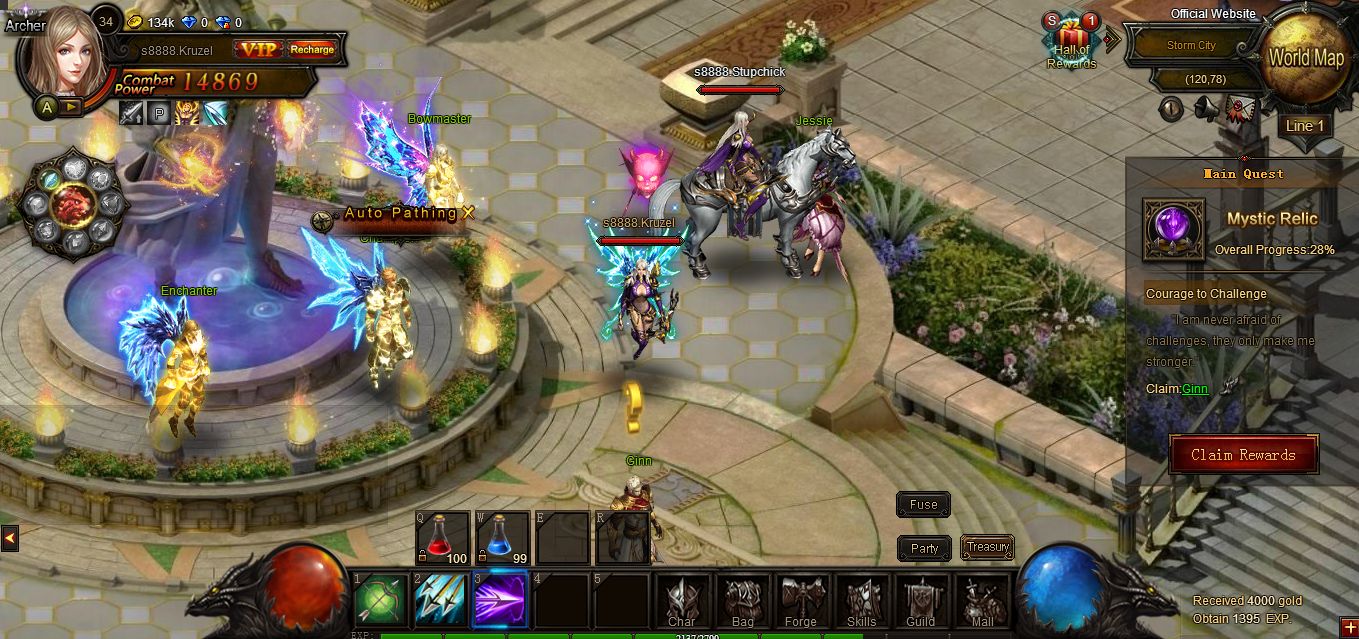The width and height of the screenshot is (1359, 639).
Task: Click the Fuse button
Action: tap(923, 505)
